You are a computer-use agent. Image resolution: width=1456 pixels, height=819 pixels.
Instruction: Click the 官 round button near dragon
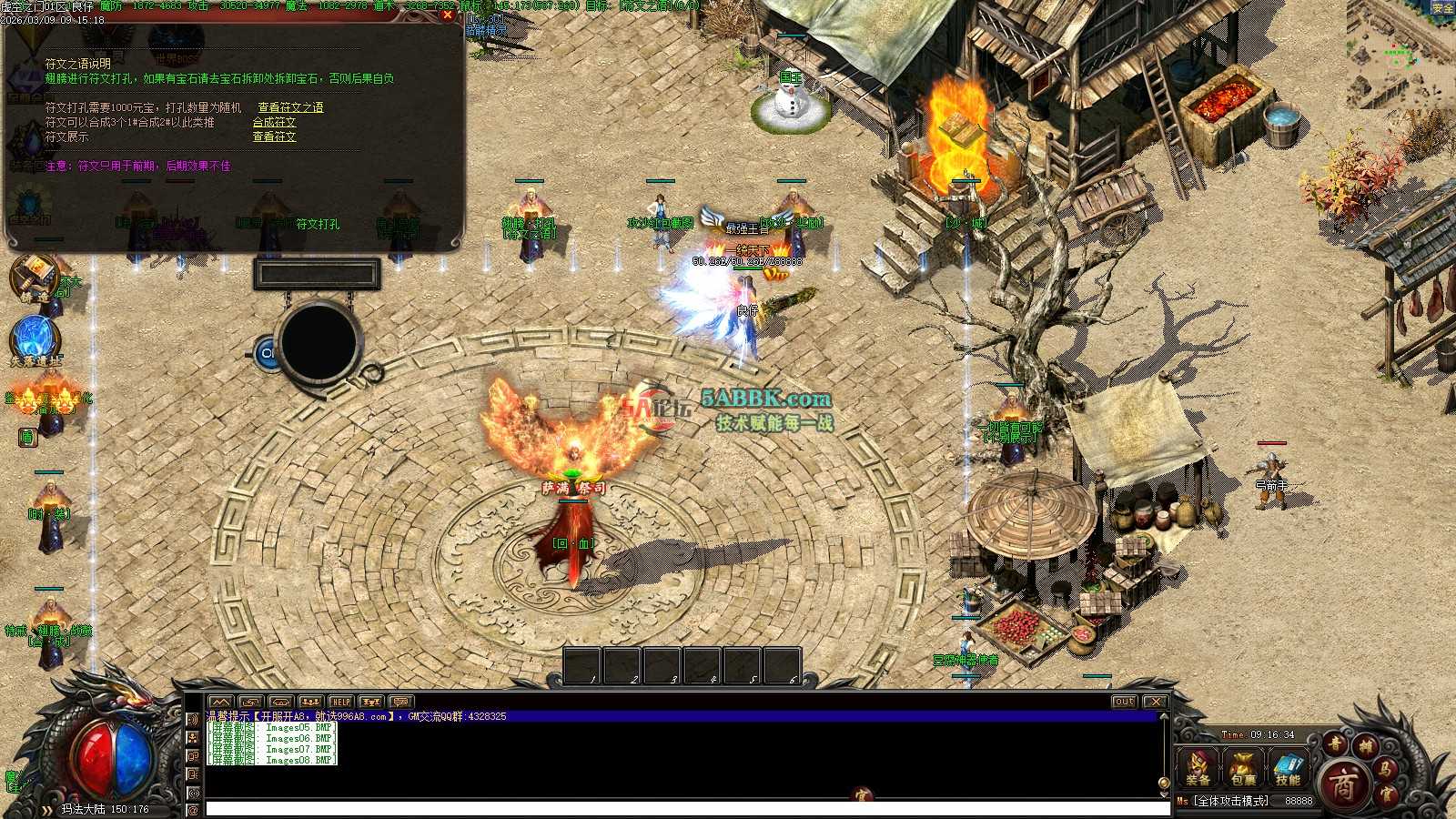[1385, 794]
